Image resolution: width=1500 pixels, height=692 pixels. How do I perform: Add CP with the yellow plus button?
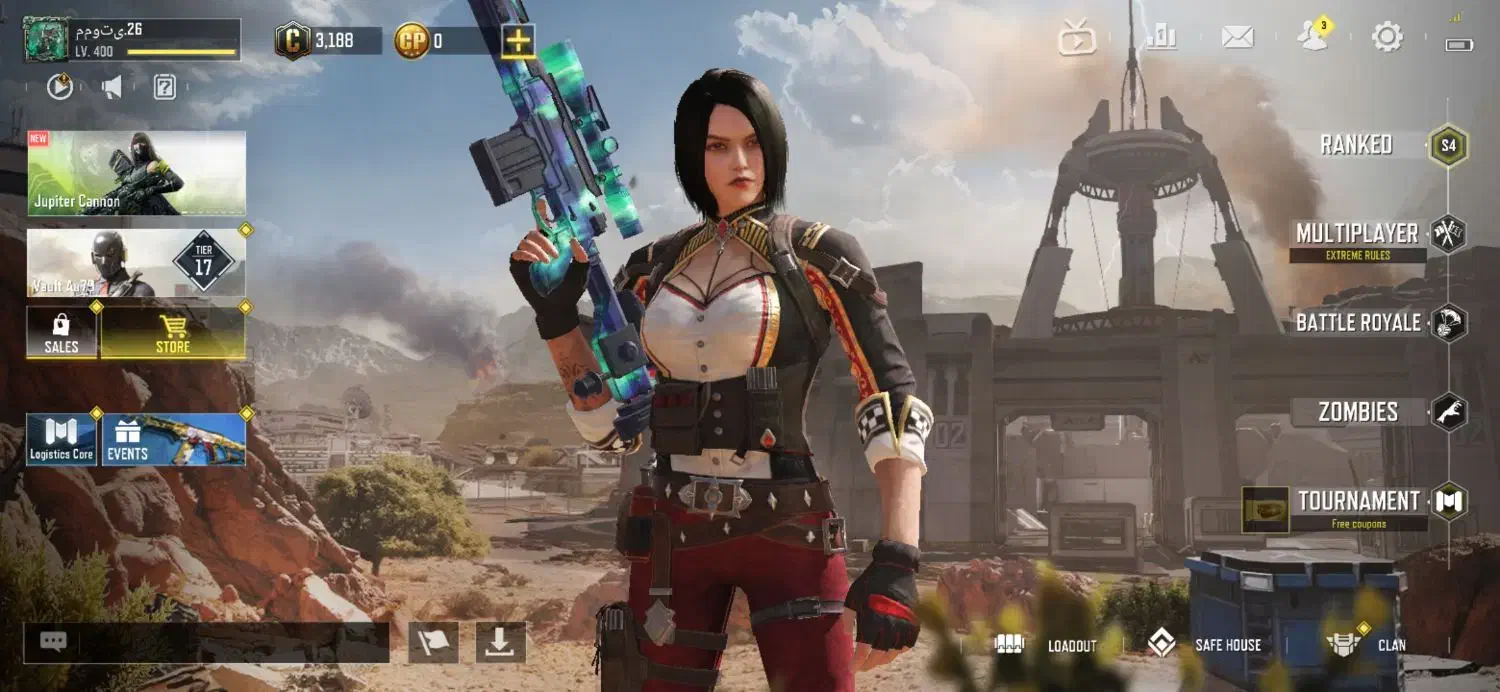click(x=518, y=41)
